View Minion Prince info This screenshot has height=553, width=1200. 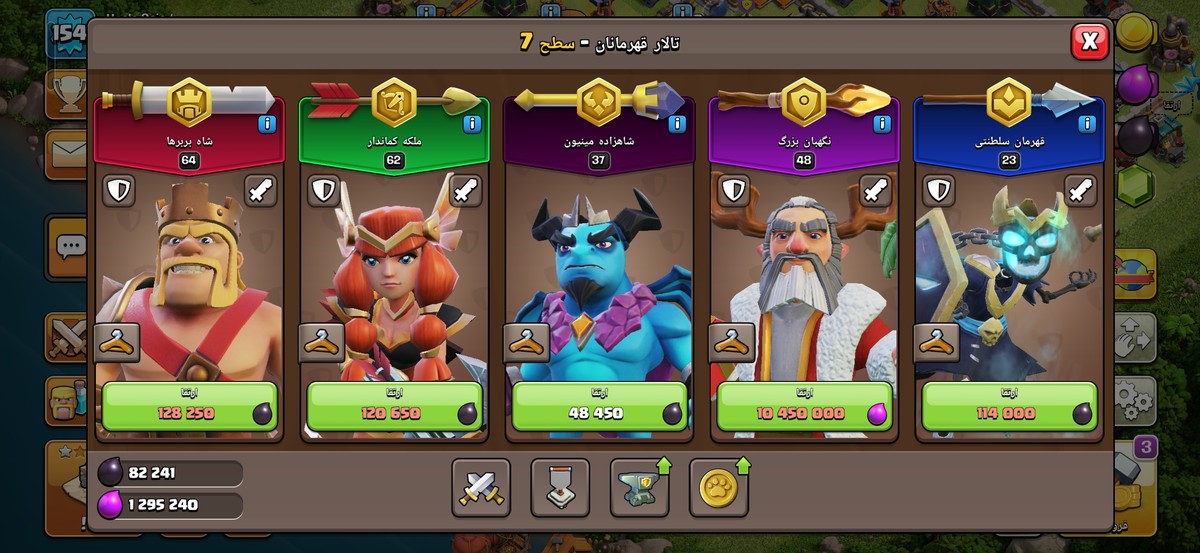[676, 124]
